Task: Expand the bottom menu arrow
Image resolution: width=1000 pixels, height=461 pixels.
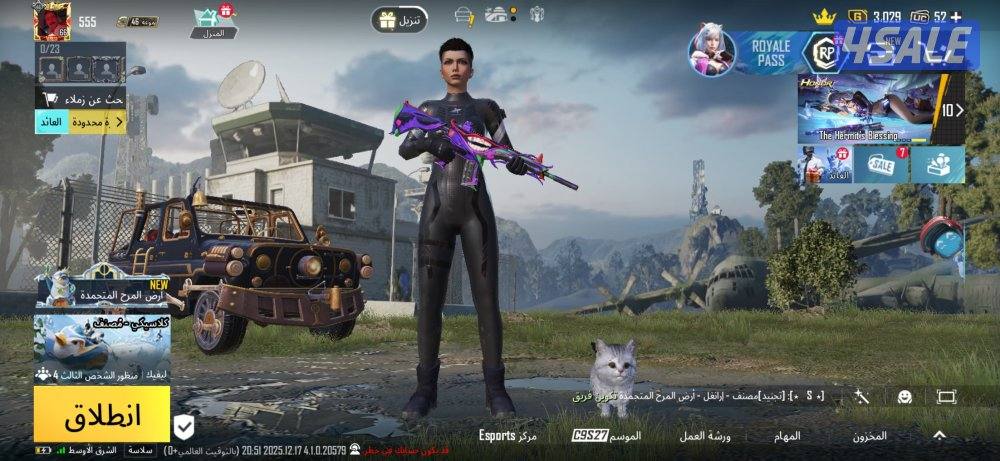Action: coord(939,436)
